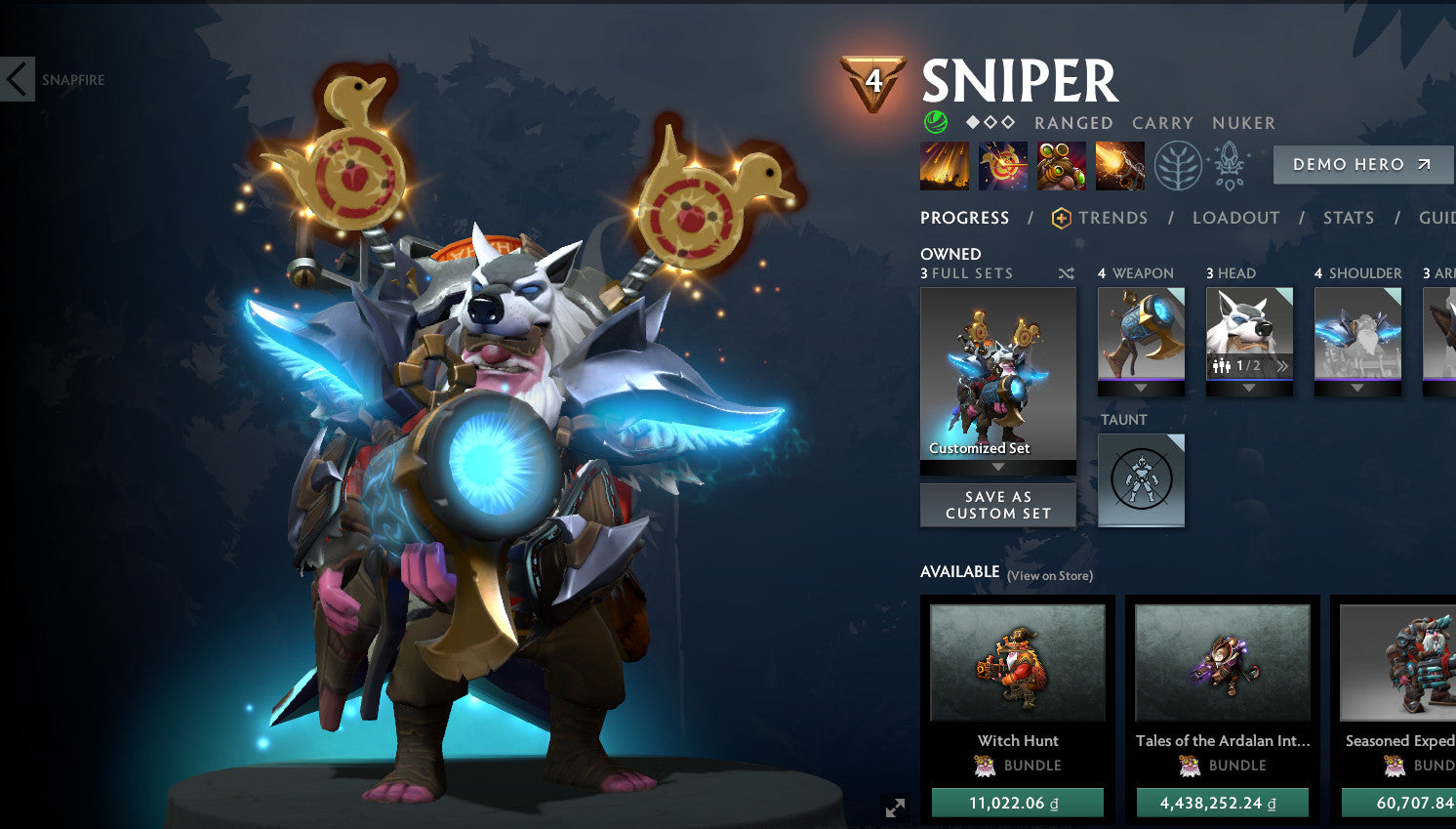Expand the shoulder item dropdown arrow
The image size is (1456, 829).
1358,389
